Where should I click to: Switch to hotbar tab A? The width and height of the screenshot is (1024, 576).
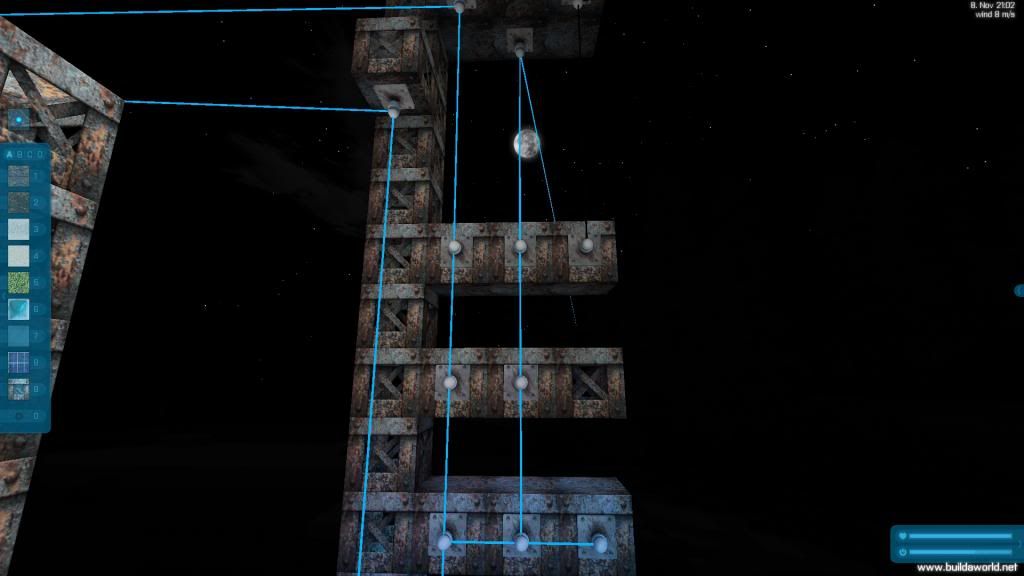10,155
